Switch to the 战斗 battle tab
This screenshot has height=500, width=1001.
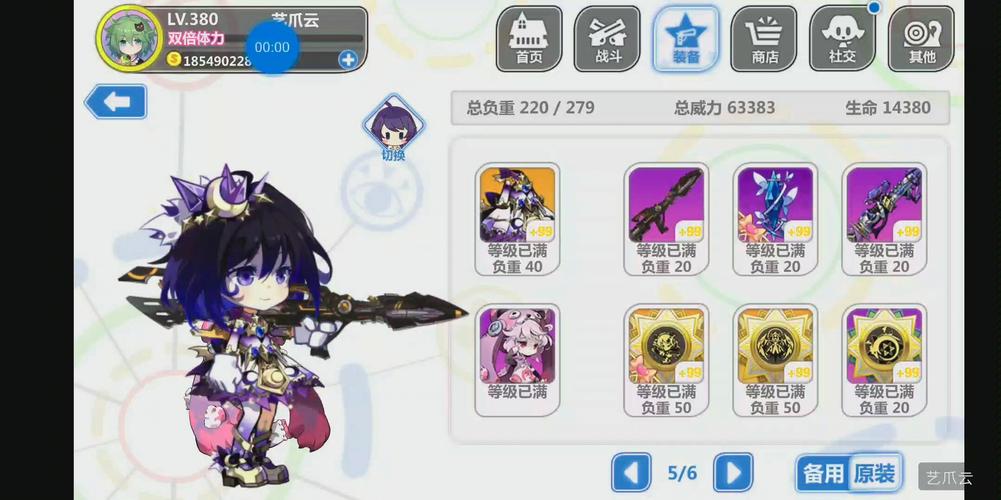tap(607, 39)
